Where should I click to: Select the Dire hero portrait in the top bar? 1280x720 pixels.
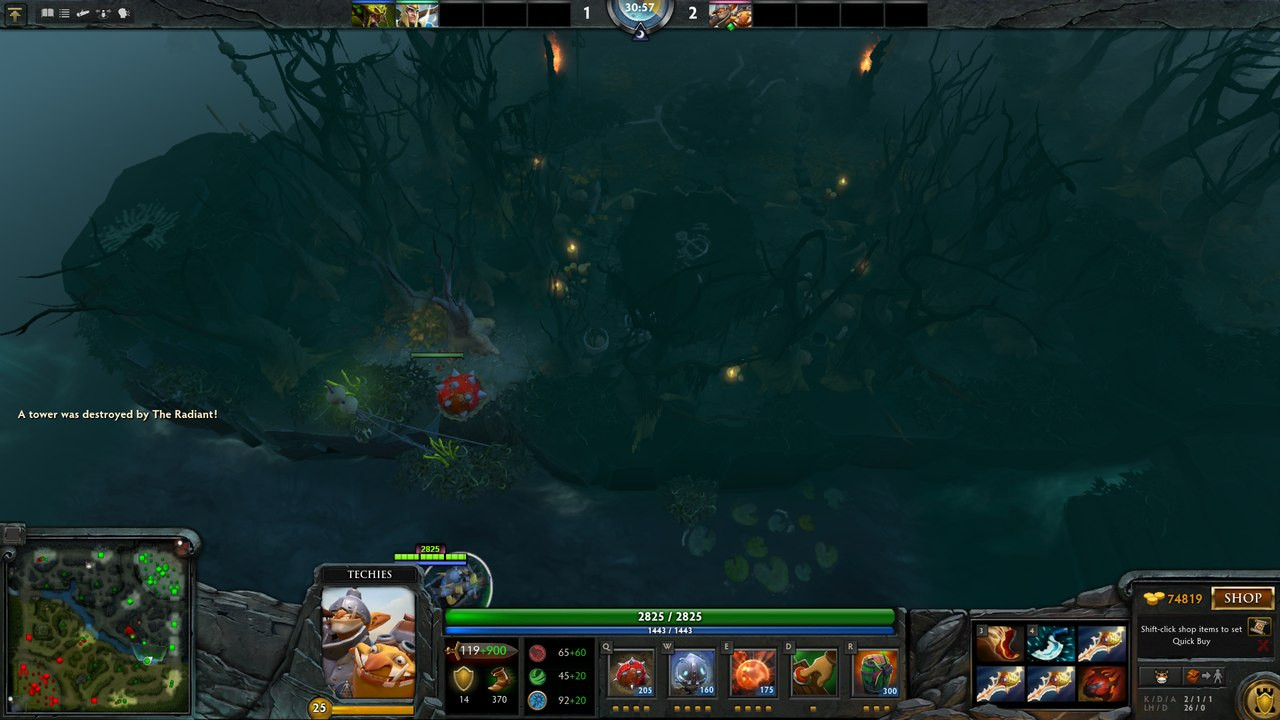pos(730,14)
